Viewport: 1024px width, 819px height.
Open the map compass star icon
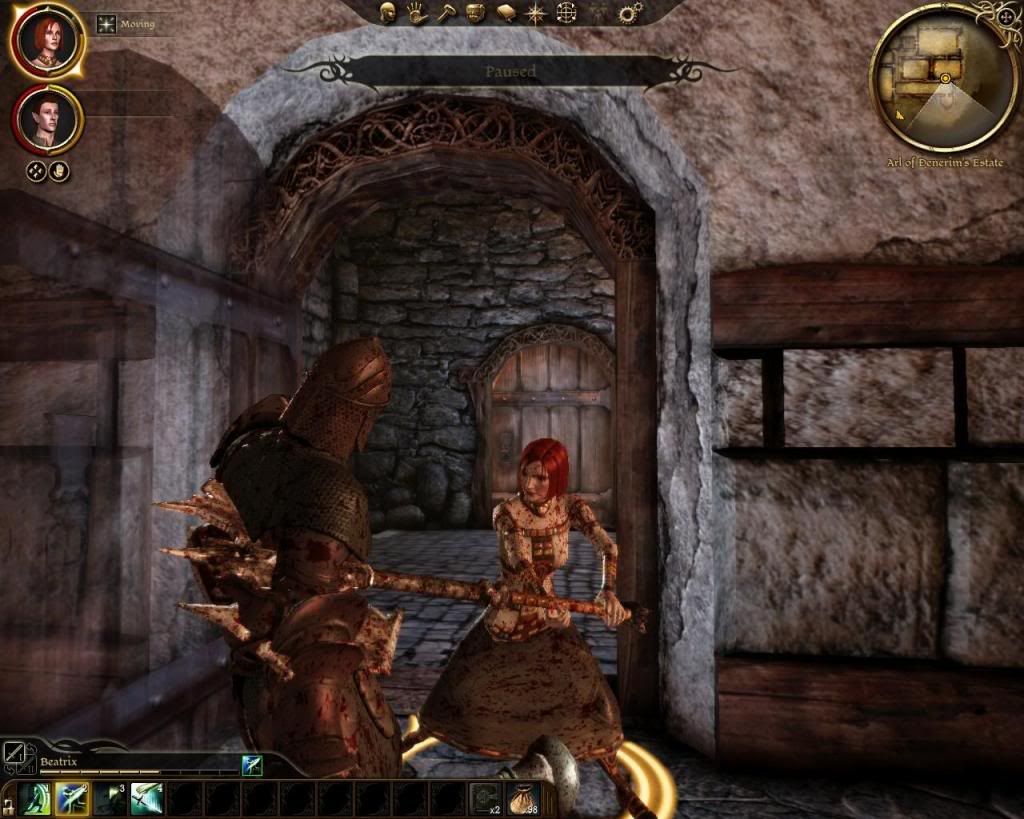pos(536,12)
